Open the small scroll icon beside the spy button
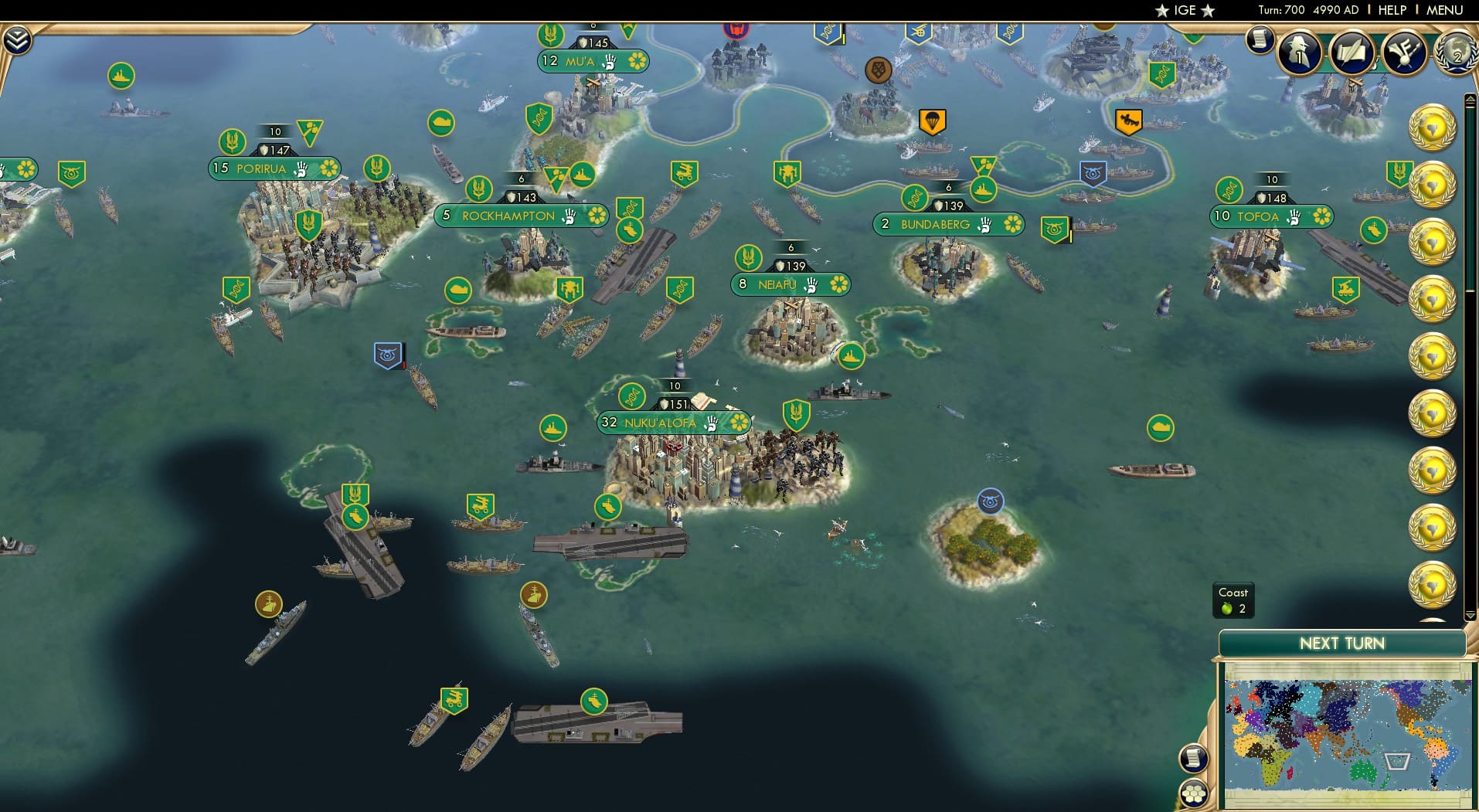Viewport: 1479px width, 812px height. (1259, 39)
